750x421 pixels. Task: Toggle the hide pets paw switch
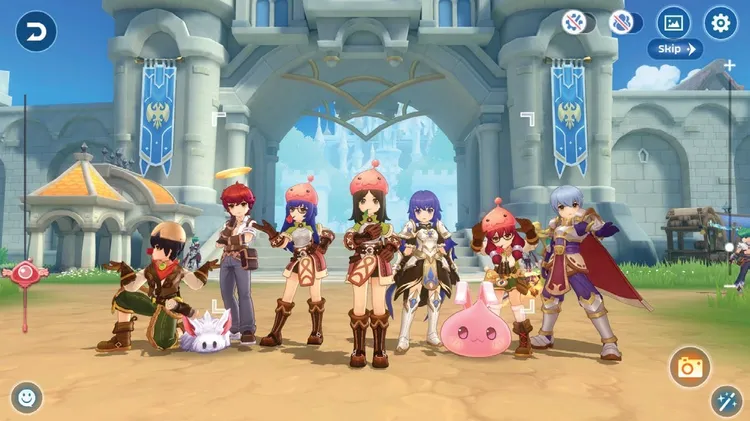pos(578,22)
